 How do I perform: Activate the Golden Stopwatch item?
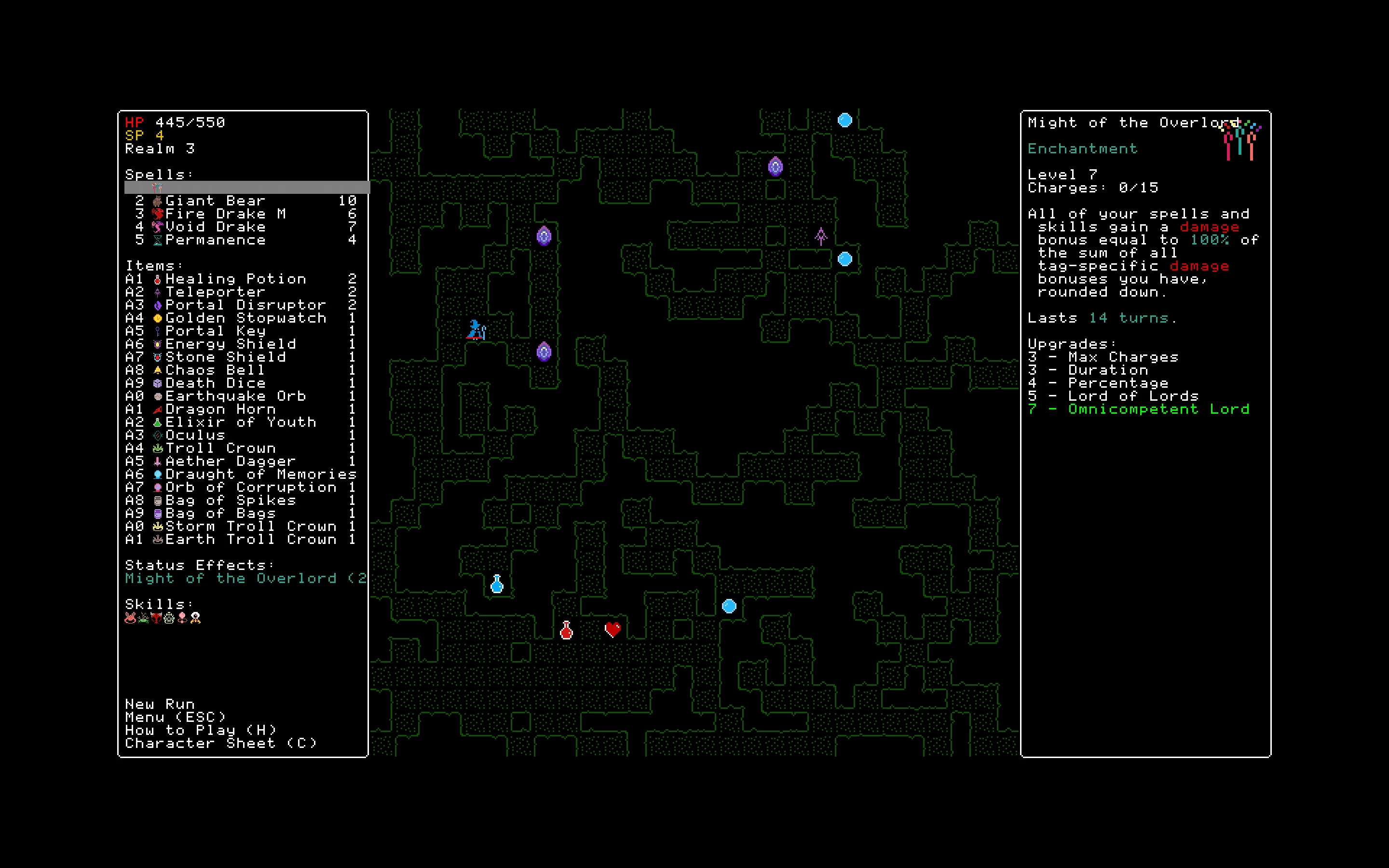point(245,318)
